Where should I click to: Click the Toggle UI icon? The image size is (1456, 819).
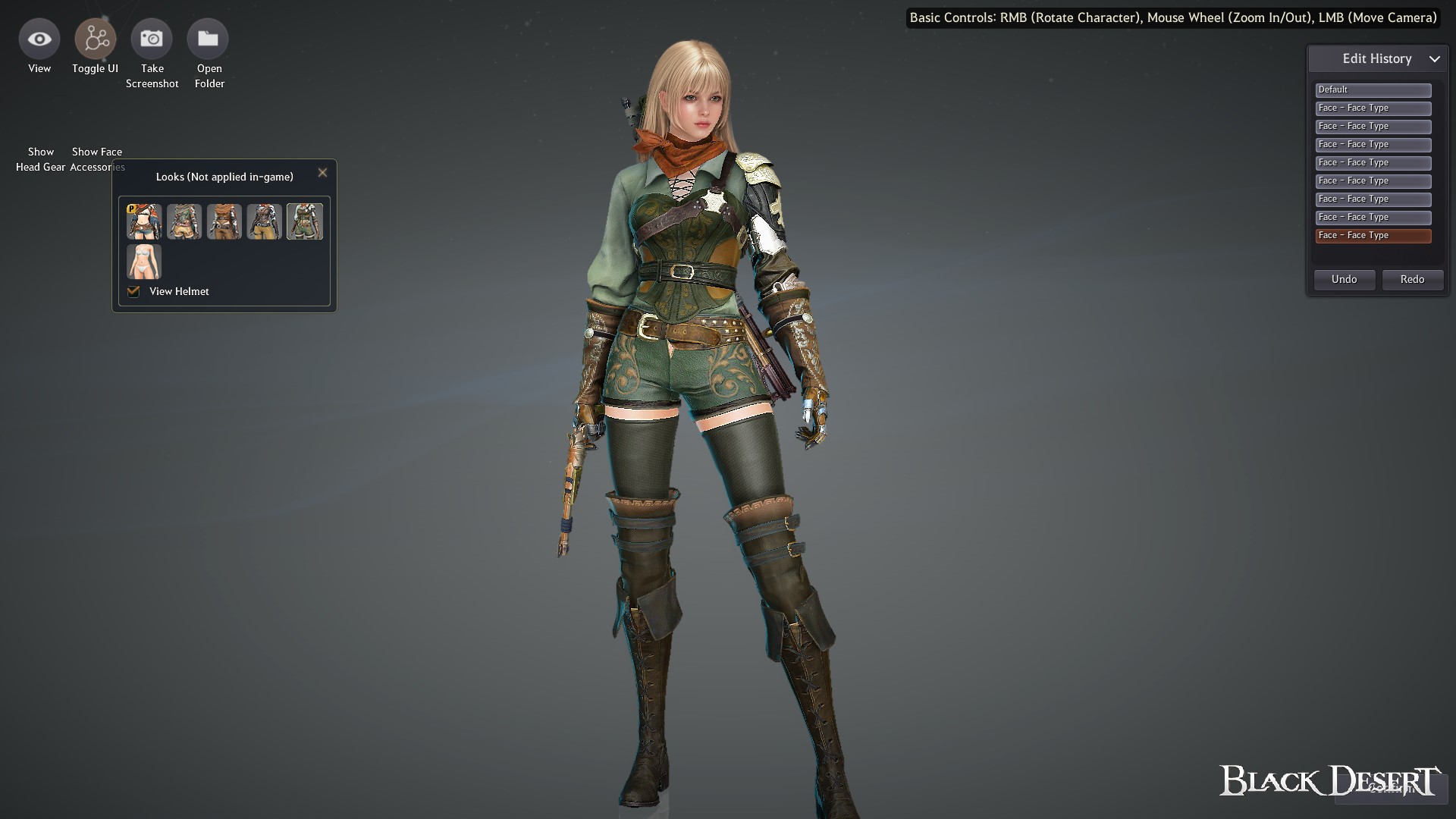95,38
